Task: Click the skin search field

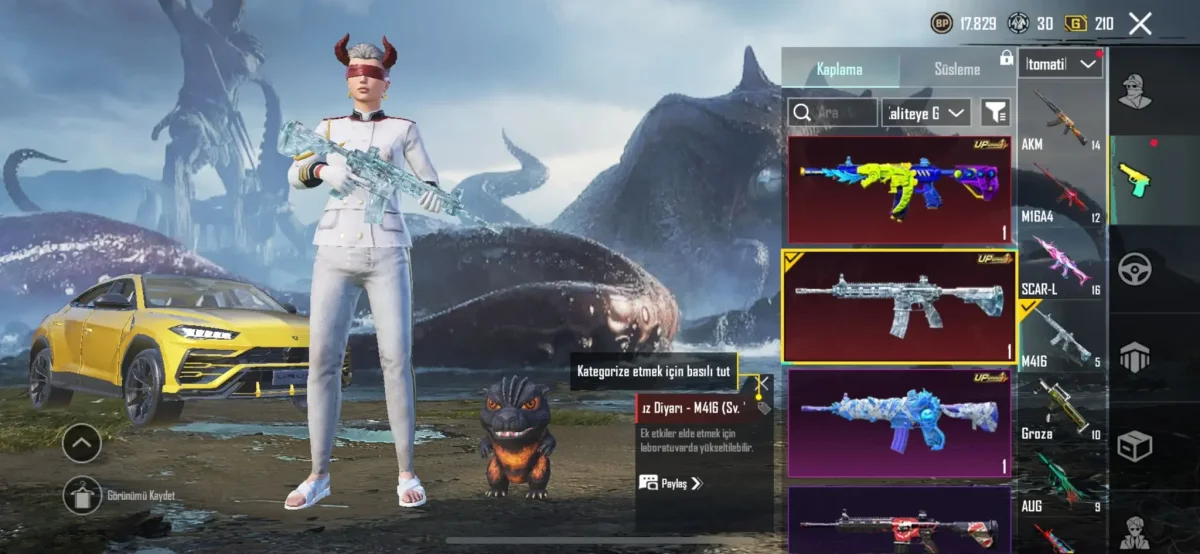Action: [832, 112]
